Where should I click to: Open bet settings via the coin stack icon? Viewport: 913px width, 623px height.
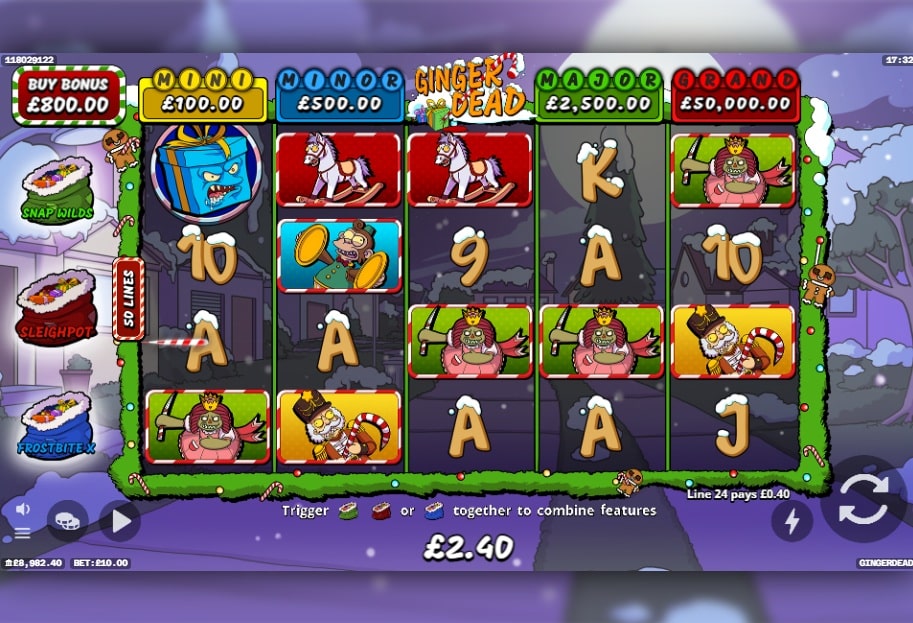[67, 521]
